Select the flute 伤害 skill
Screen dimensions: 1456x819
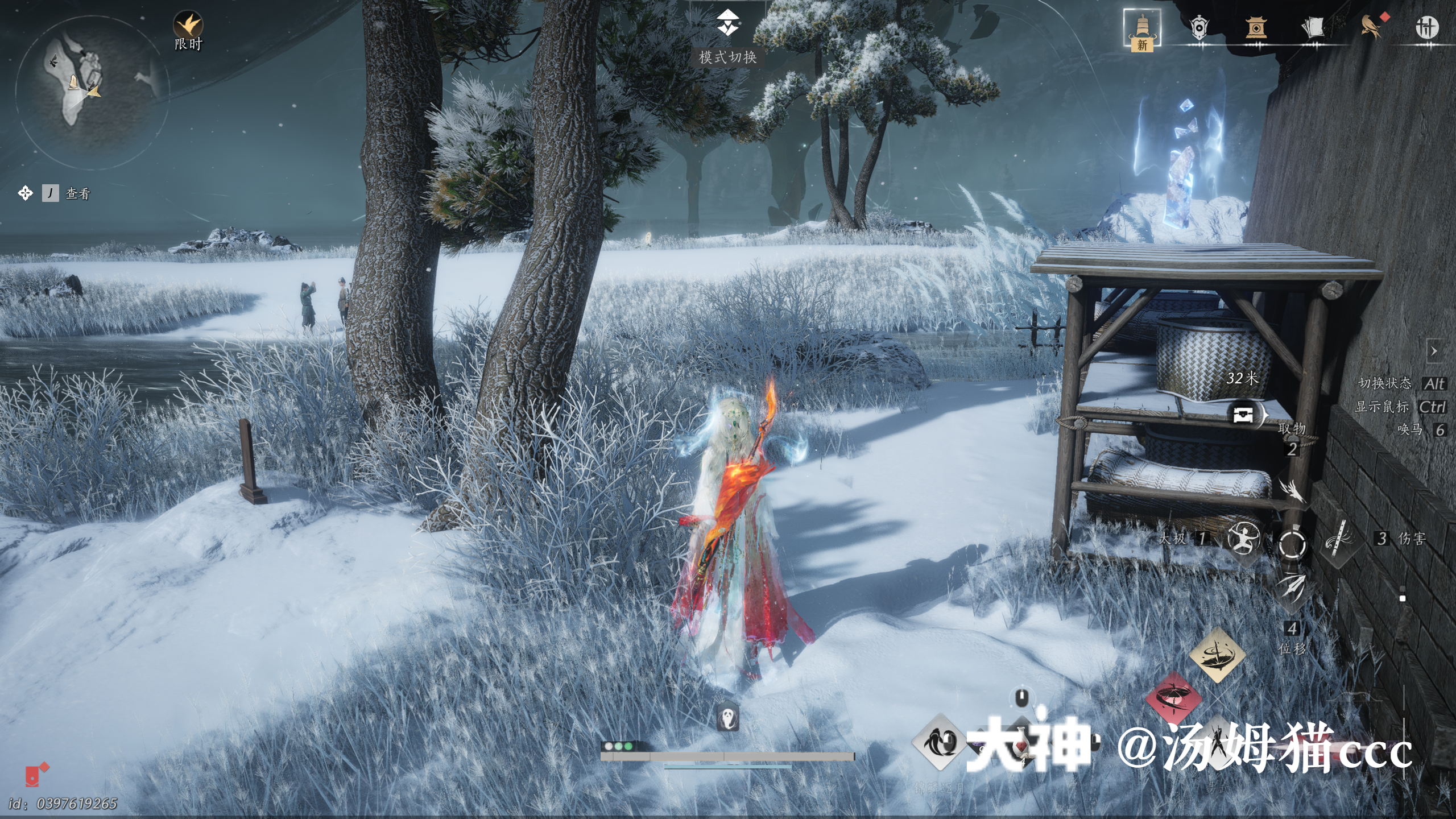(1339, 539)
